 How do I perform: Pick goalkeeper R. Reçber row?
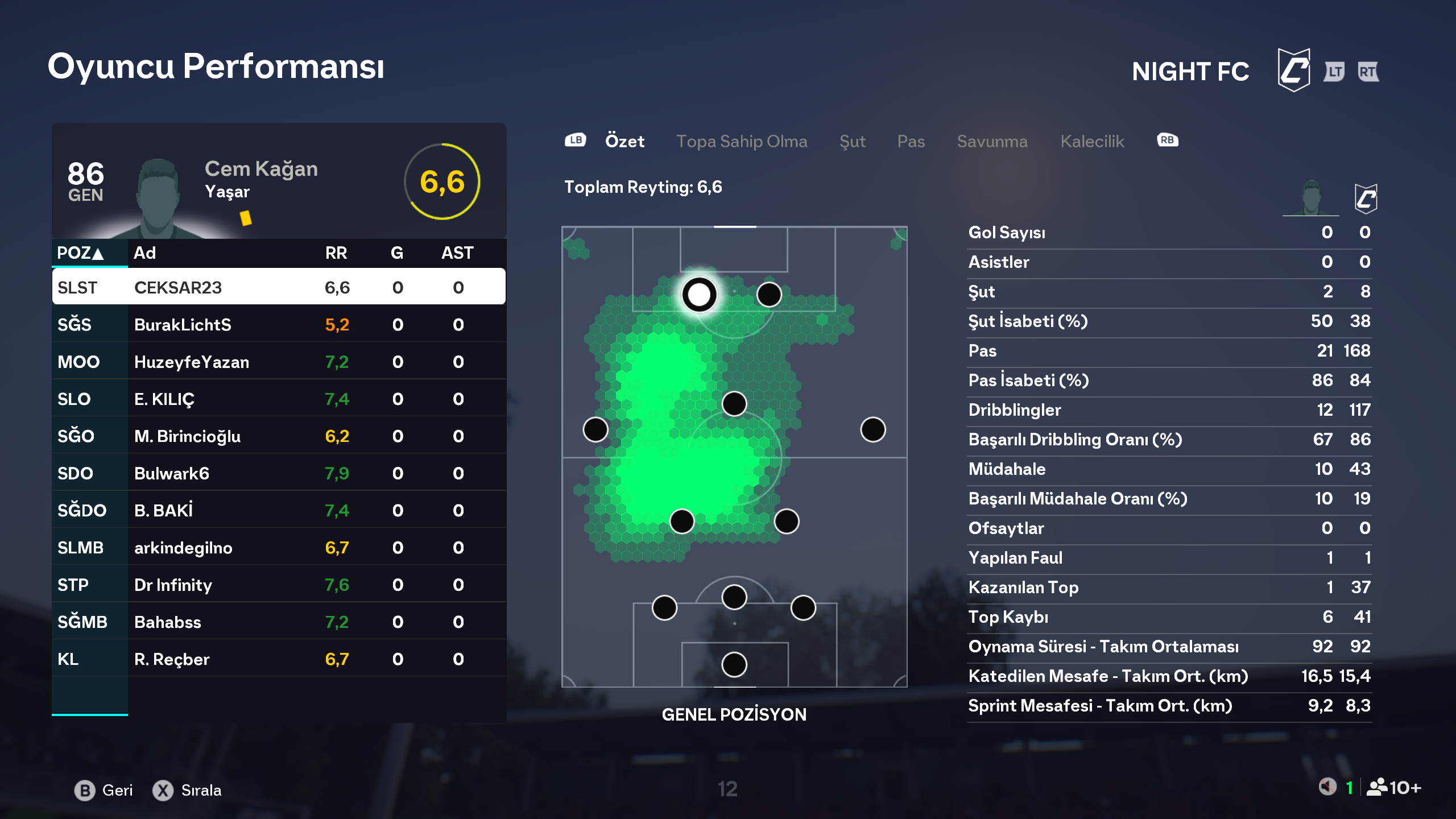(279, 659)
